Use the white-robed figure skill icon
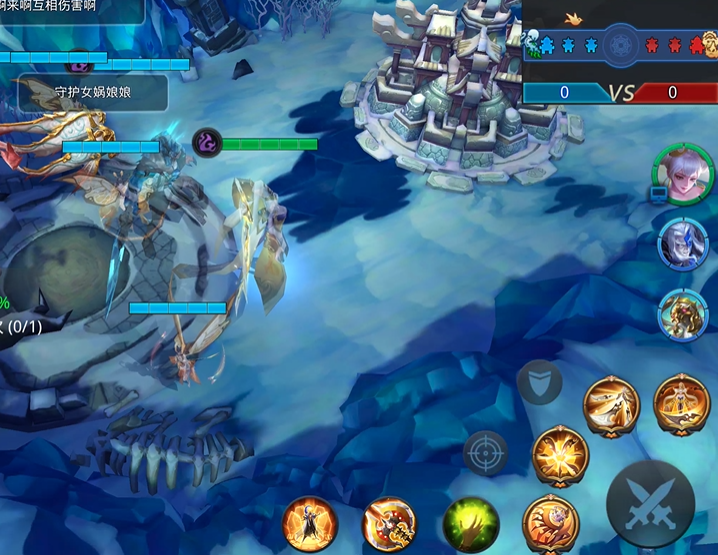The height and width of the screenshot is (555, 718). [611, 405]
